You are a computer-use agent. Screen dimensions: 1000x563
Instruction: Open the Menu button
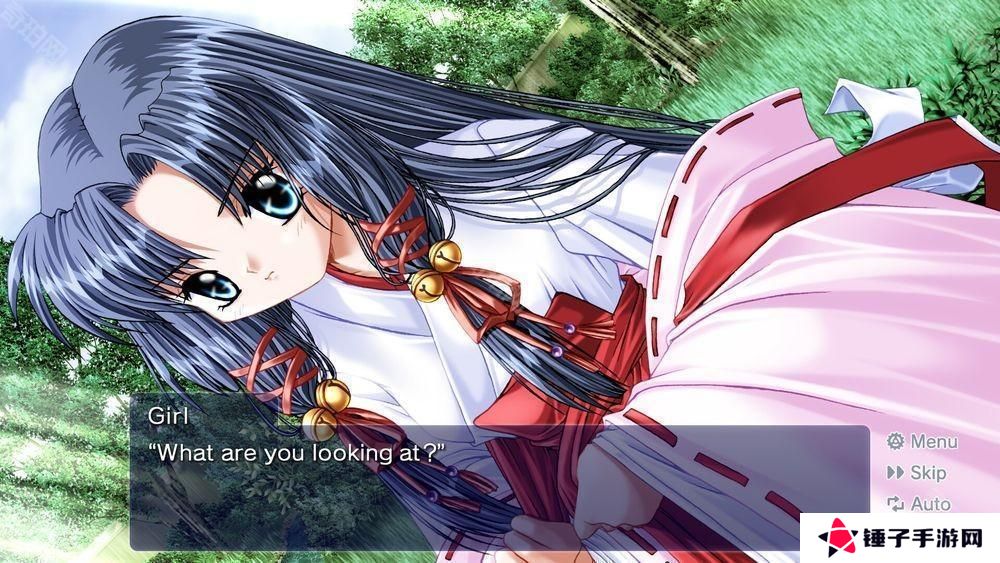click(922, 441)
